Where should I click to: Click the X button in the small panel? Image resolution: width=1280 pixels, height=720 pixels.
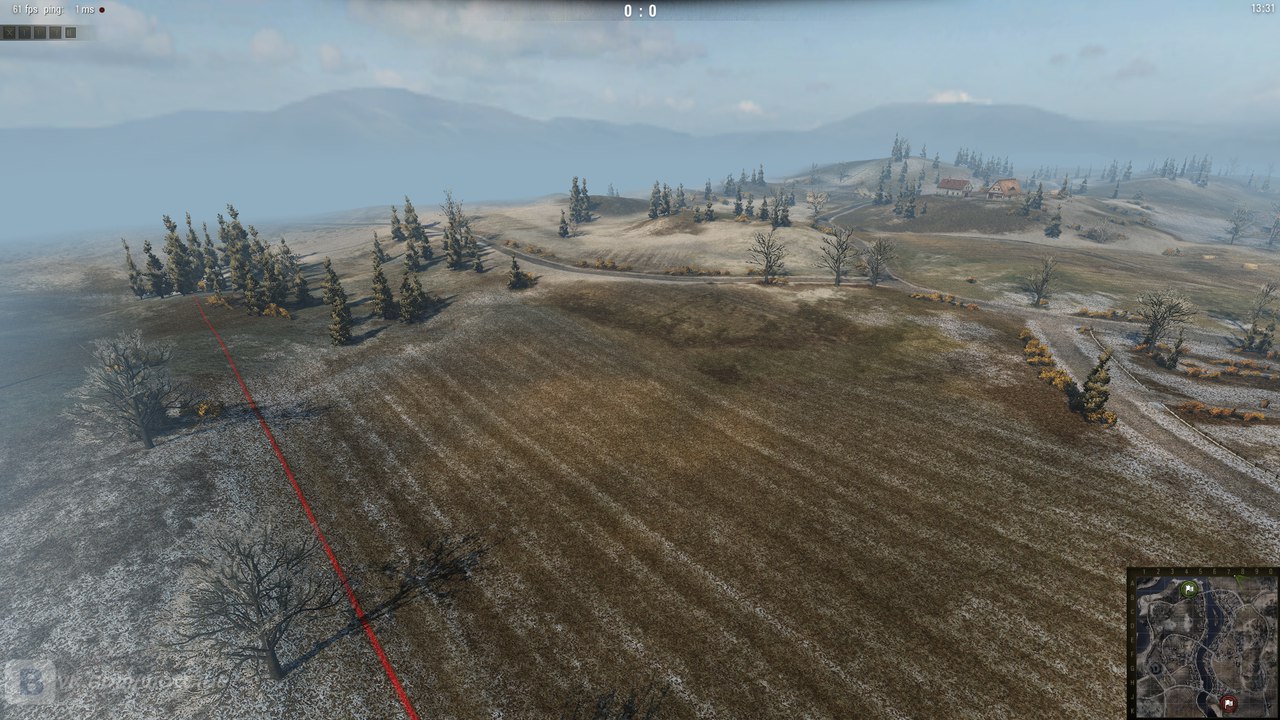9,32
